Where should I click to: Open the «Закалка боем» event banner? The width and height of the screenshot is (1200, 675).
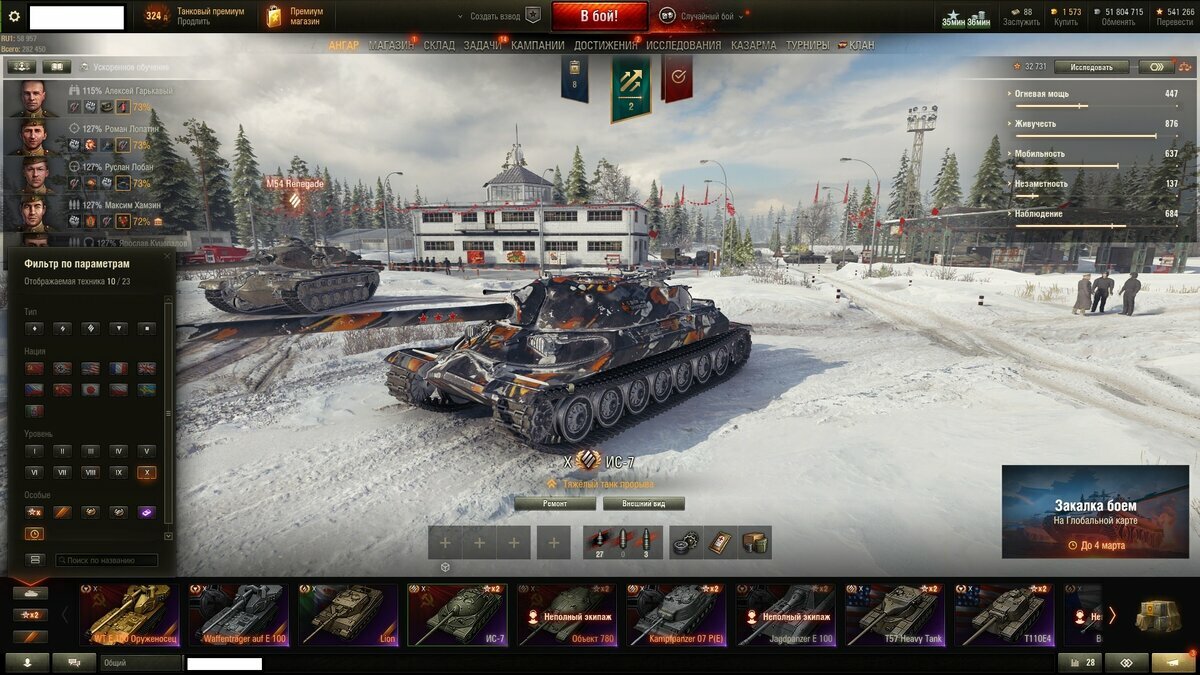tap(1095, 511)
